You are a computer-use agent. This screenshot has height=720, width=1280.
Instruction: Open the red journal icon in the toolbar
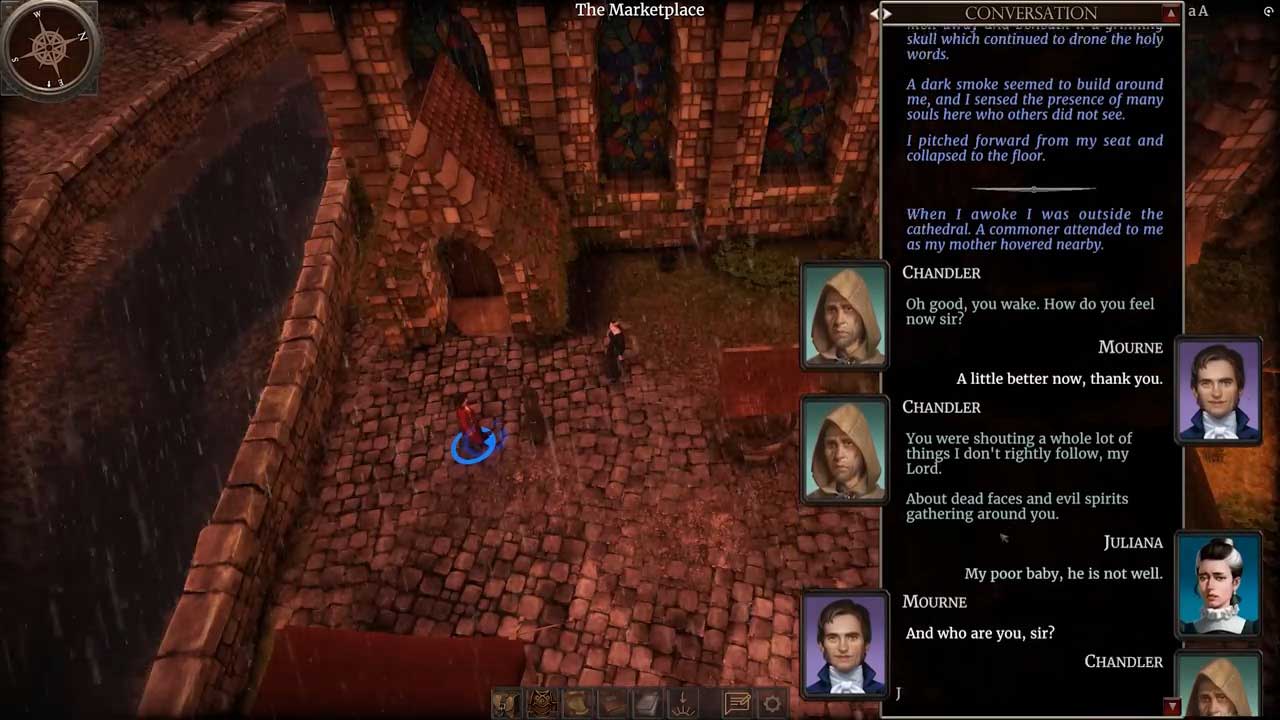pos(613,703)
